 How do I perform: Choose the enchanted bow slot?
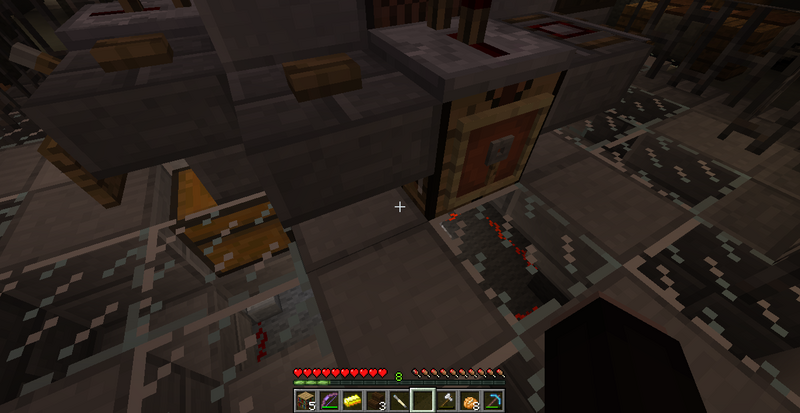coord(330,400)
